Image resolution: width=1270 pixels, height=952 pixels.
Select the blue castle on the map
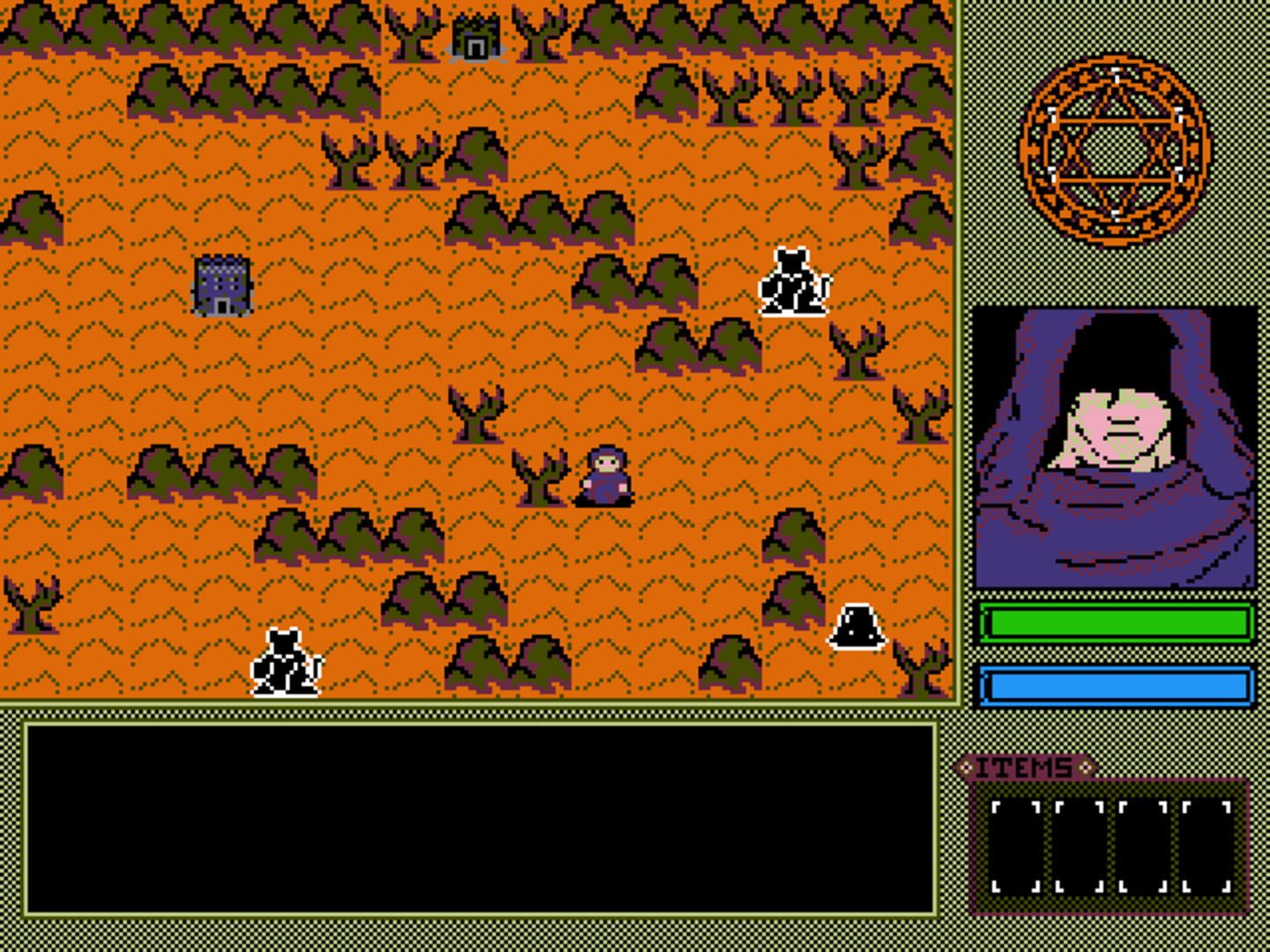(x=221, y=284)
